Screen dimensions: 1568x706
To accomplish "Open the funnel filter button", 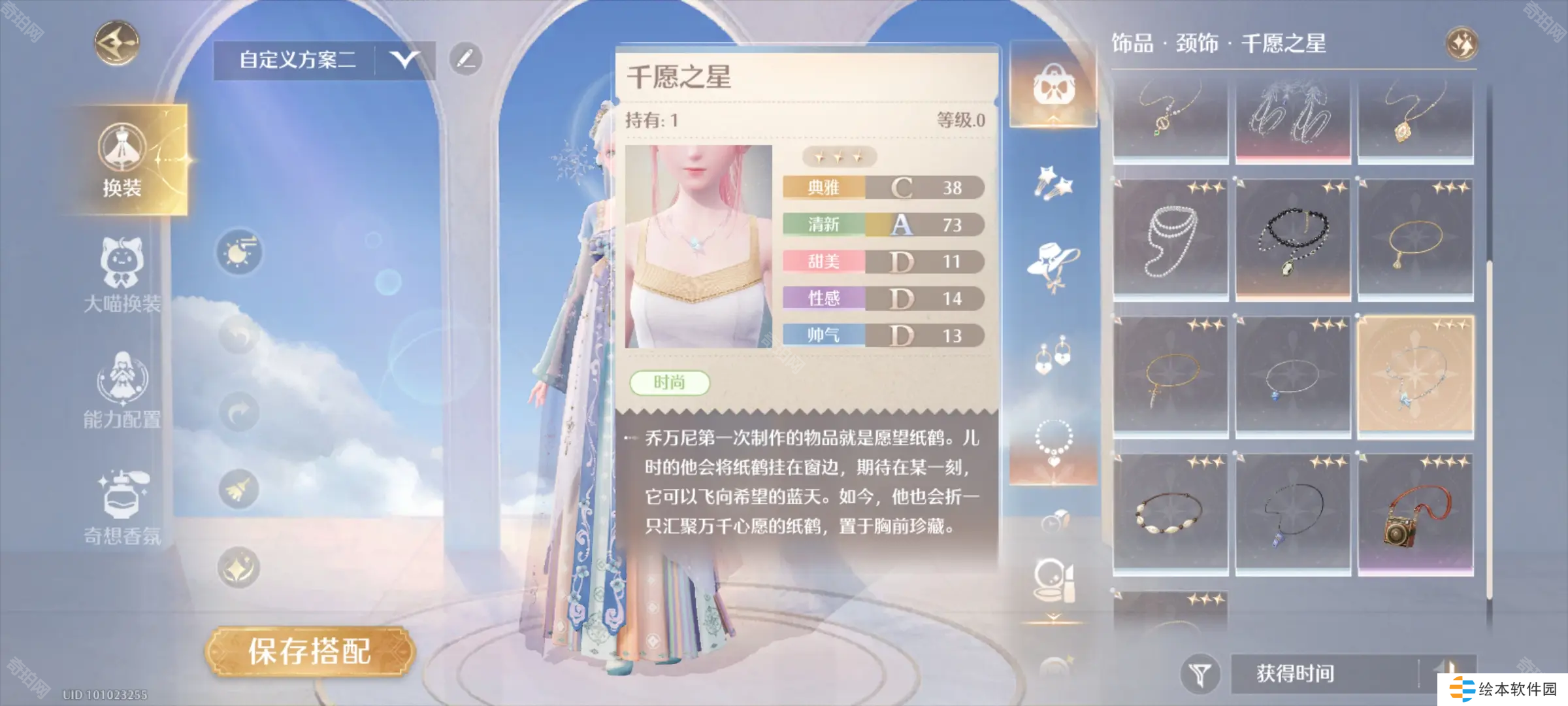I will coord(1200,673).
